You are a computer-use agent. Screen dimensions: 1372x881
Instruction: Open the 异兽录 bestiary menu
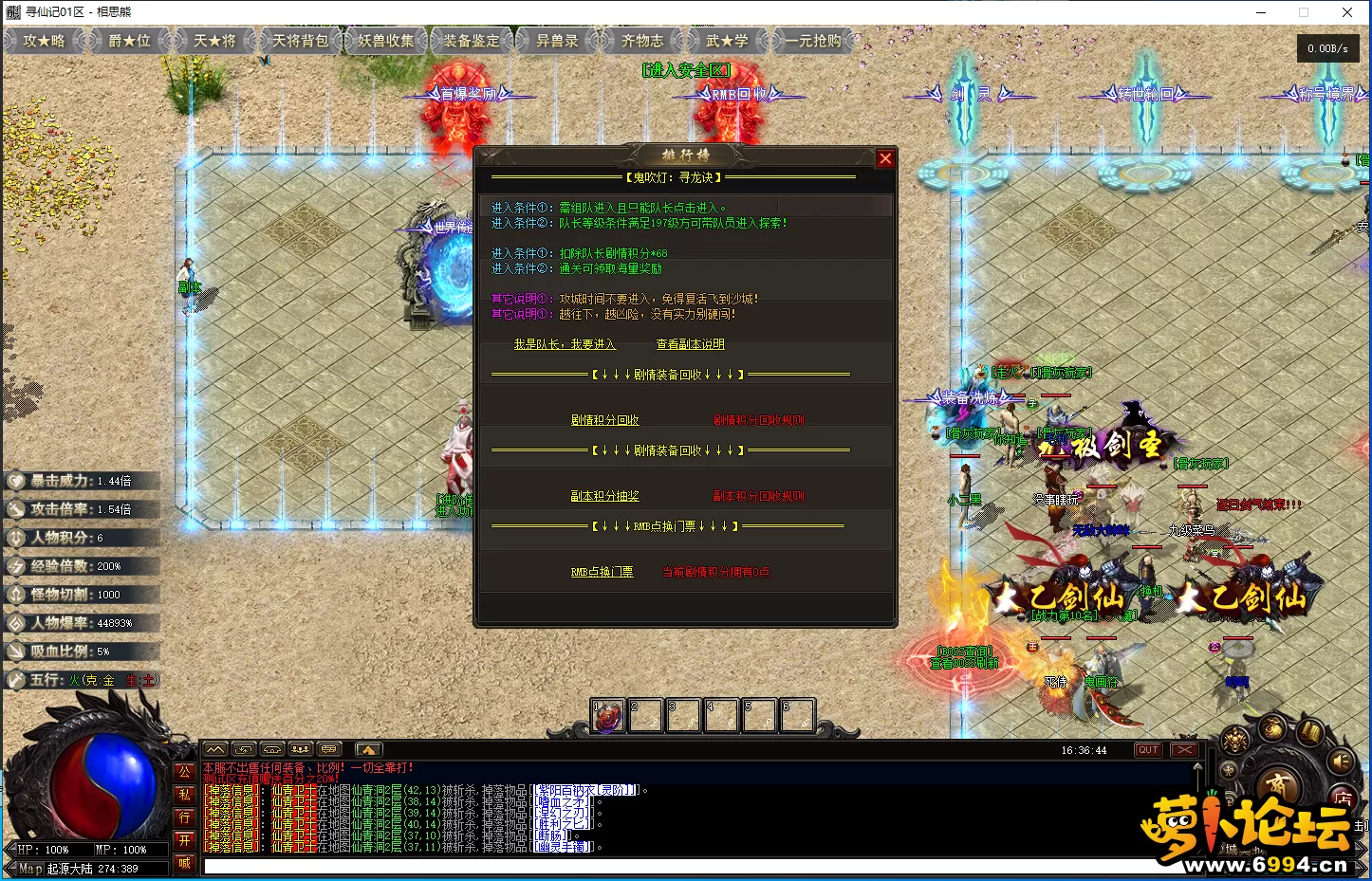click(x=557, y=41)
